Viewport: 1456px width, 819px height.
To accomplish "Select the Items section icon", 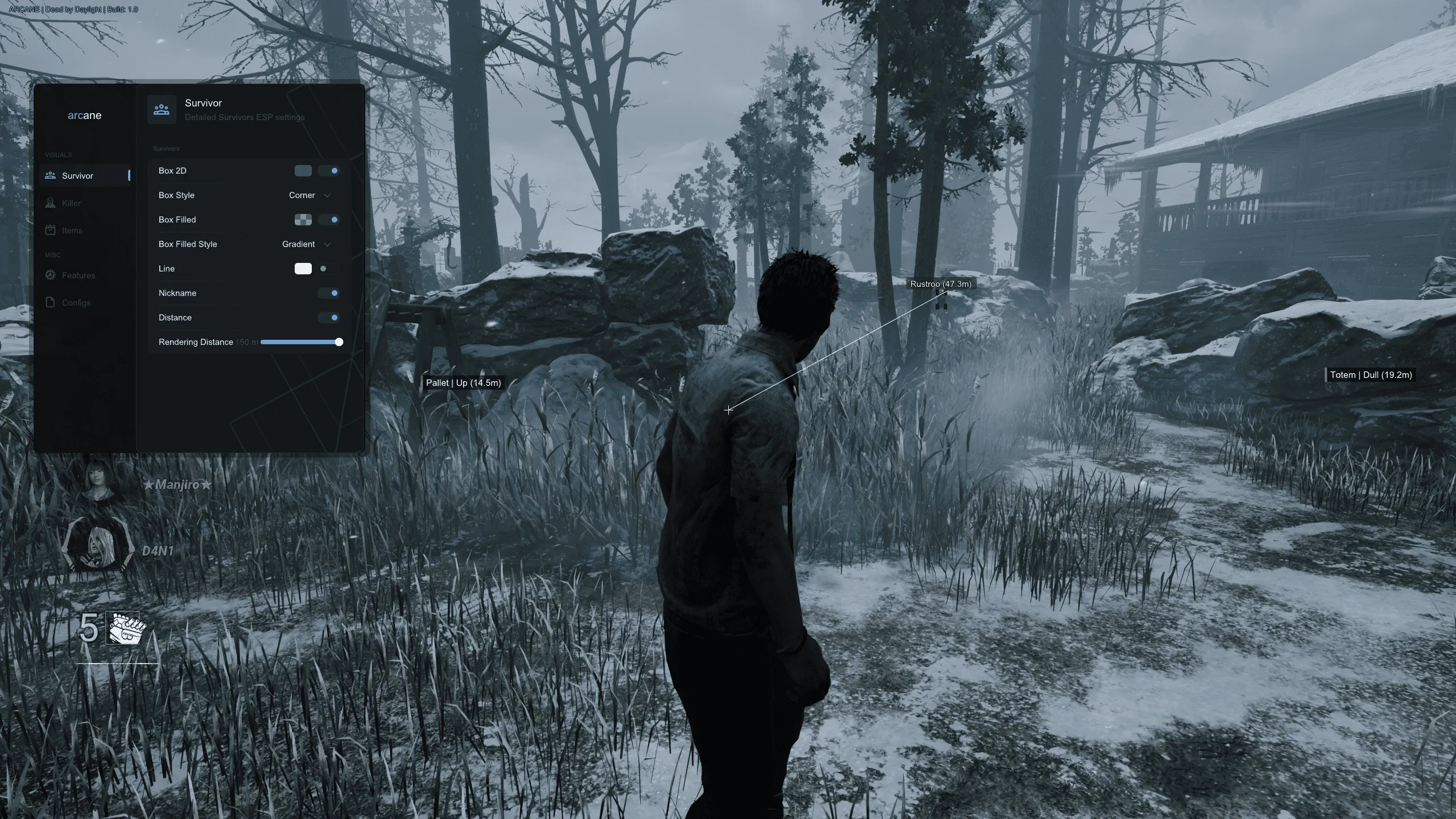I will [x=50, y=230].
